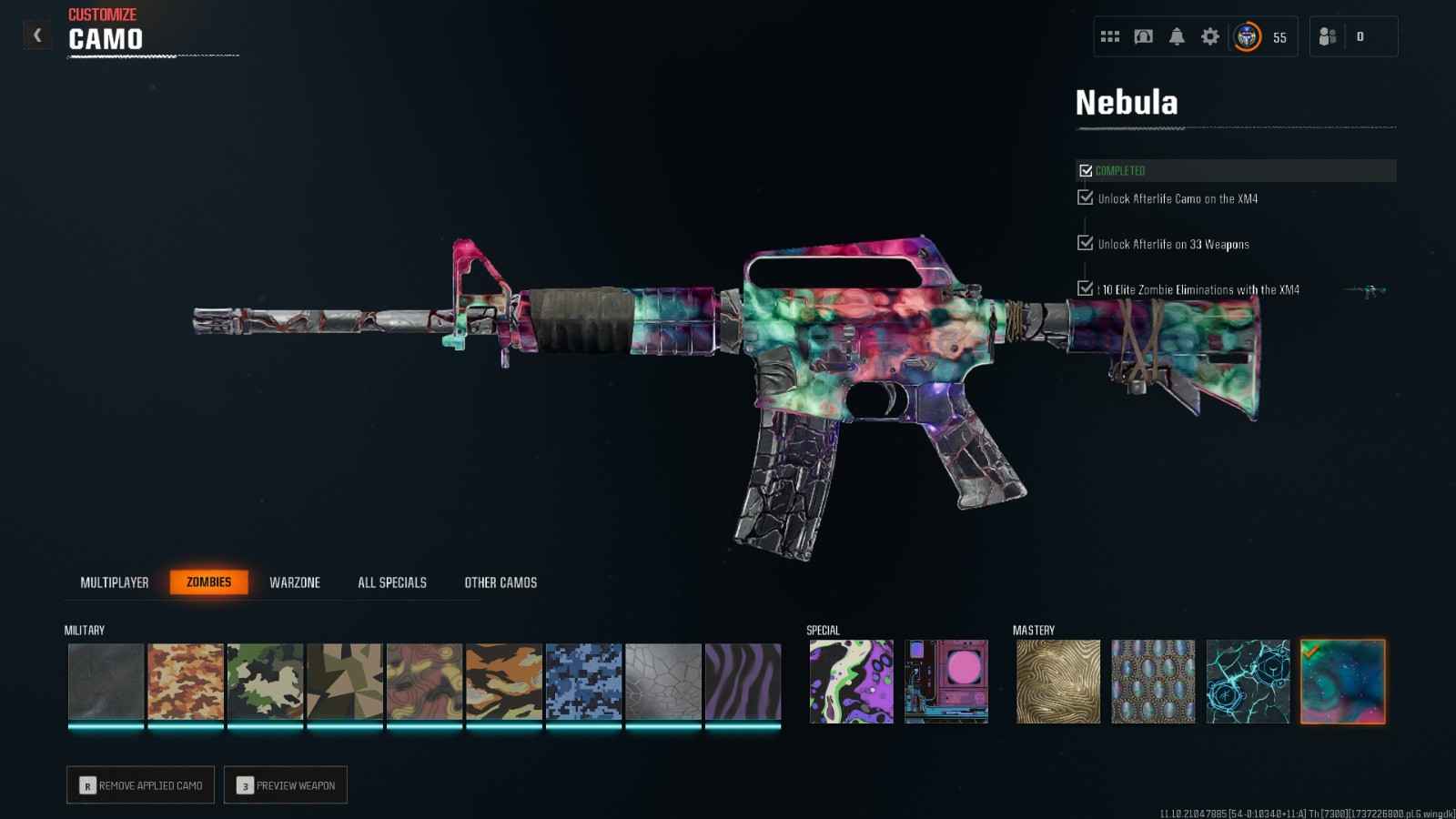This screenshot has width=1456, height=819.
Task: Go back using the arrow button
Action: coord(37,35)
